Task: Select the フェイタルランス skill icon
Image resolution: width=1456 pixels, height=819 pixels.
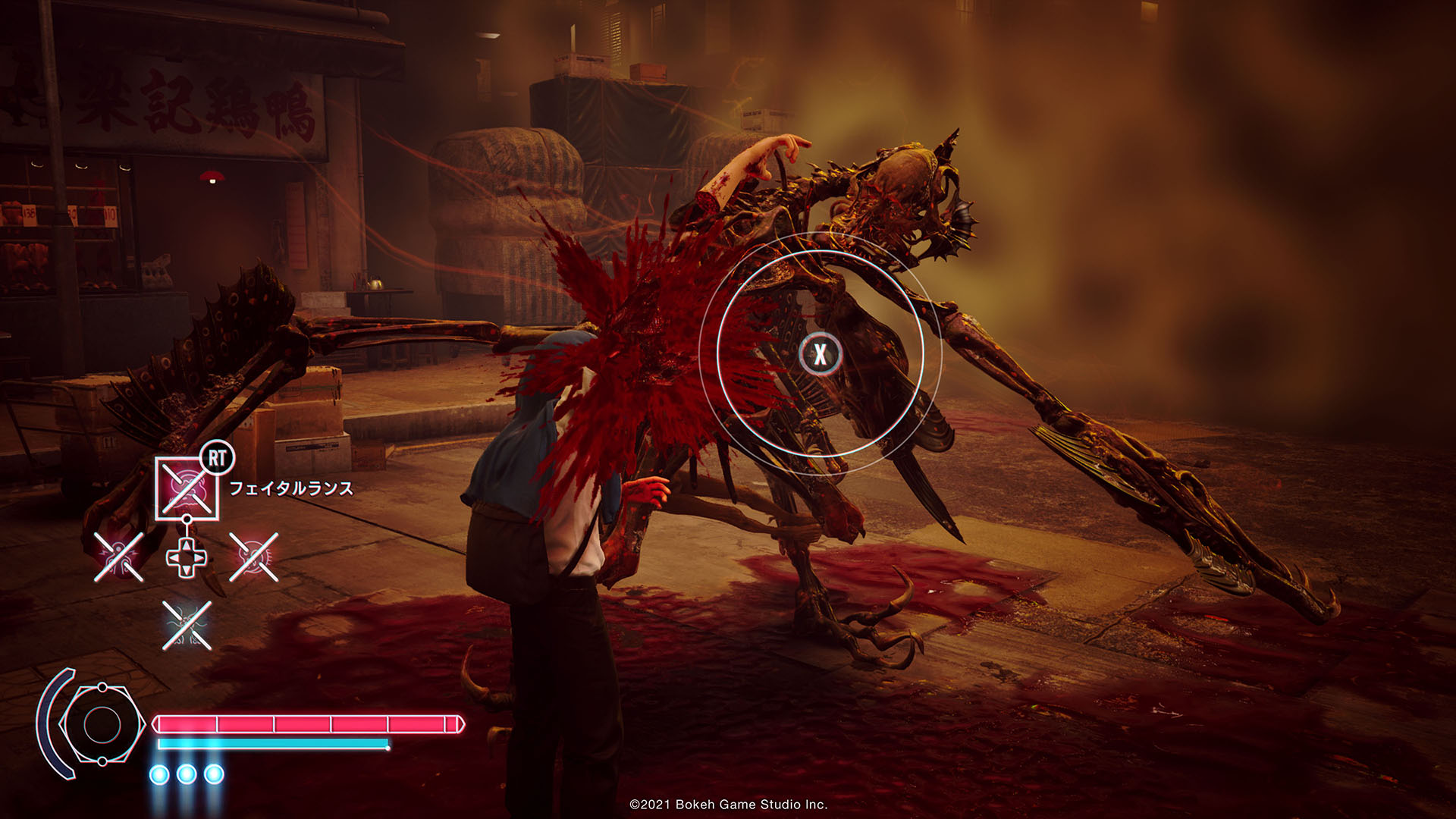Action: (187, 488)
